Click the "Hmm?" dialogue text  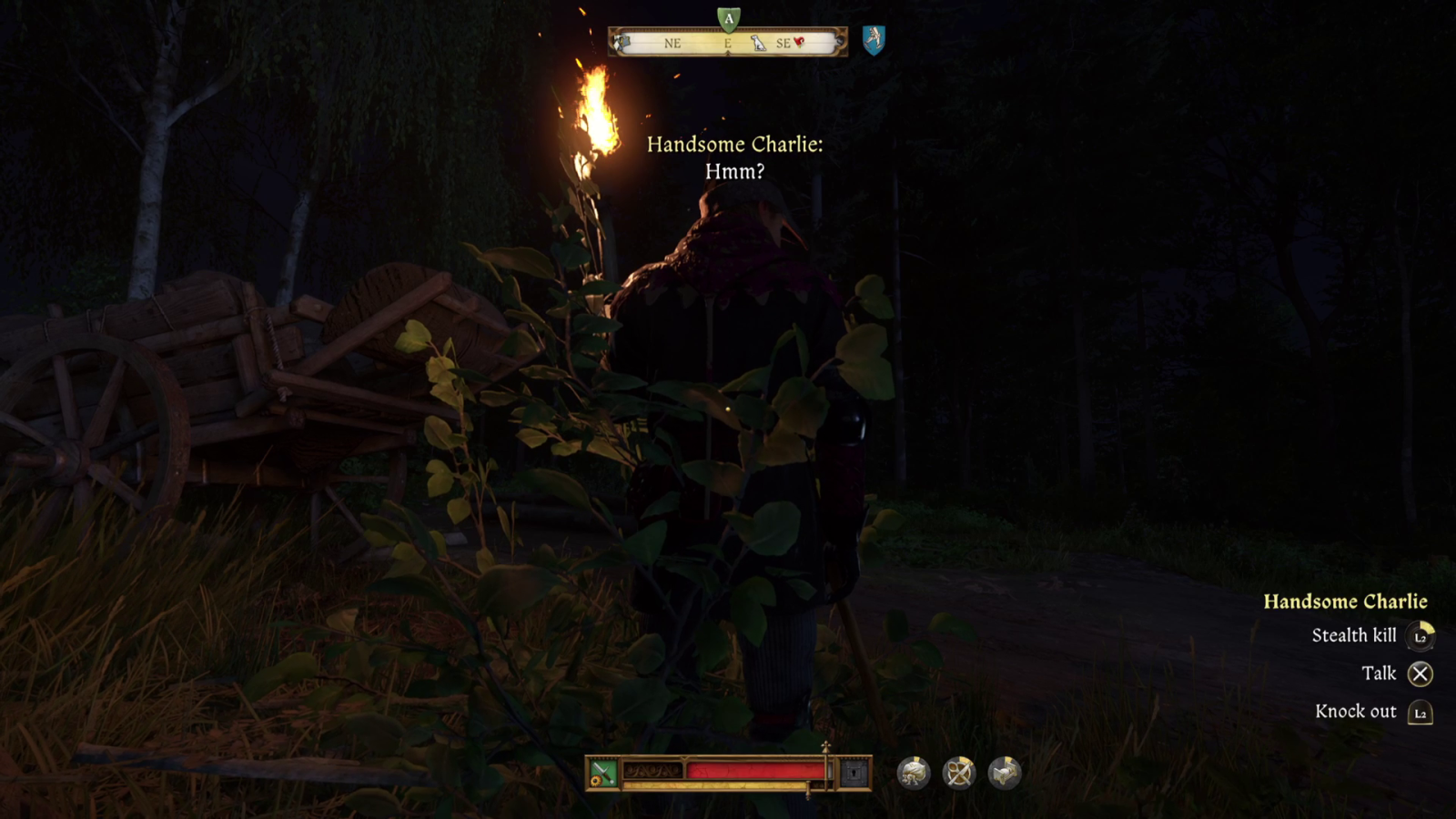pos(735,173)
